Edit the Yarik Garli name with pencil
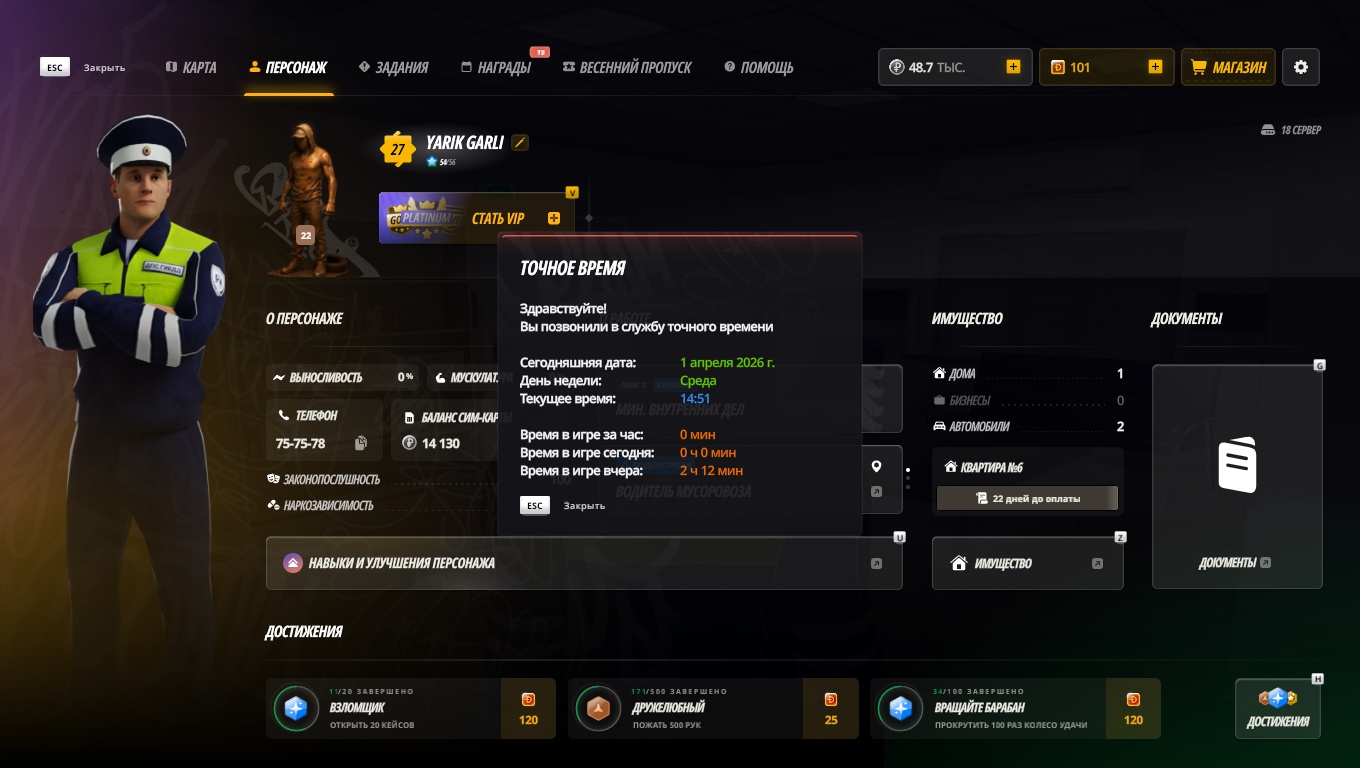 [519, 142]
